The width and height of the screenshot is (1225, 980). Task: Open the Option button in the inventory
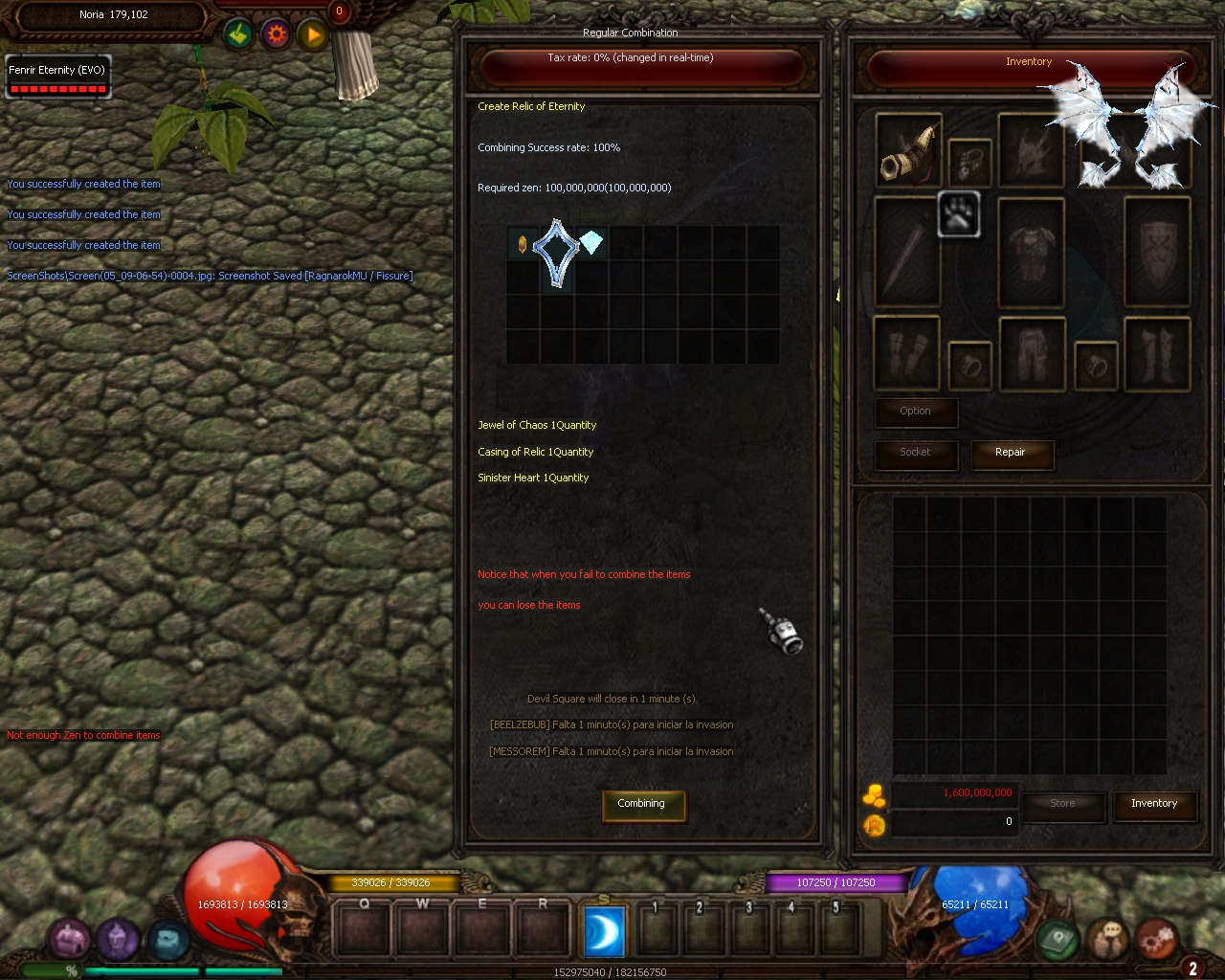click(915, 412)
